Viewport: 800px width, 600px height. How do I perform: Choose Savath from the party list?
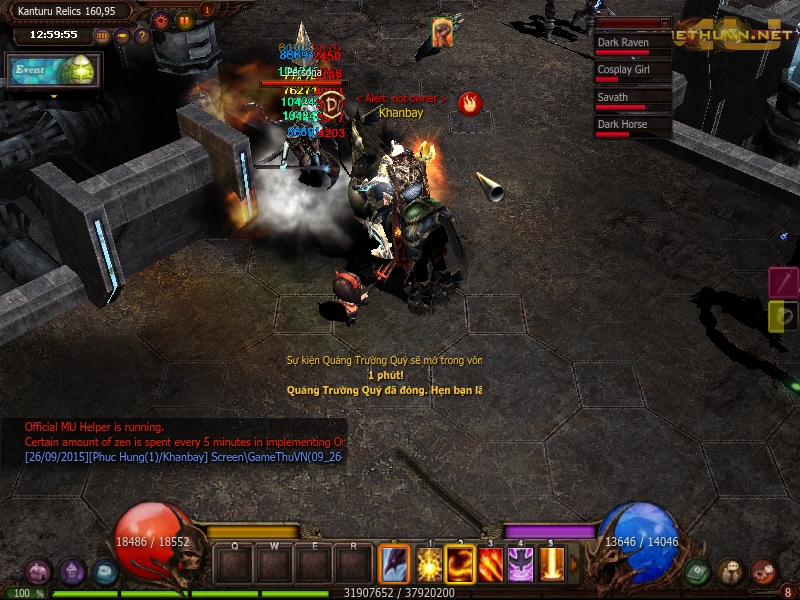click(x=632, y=100)
